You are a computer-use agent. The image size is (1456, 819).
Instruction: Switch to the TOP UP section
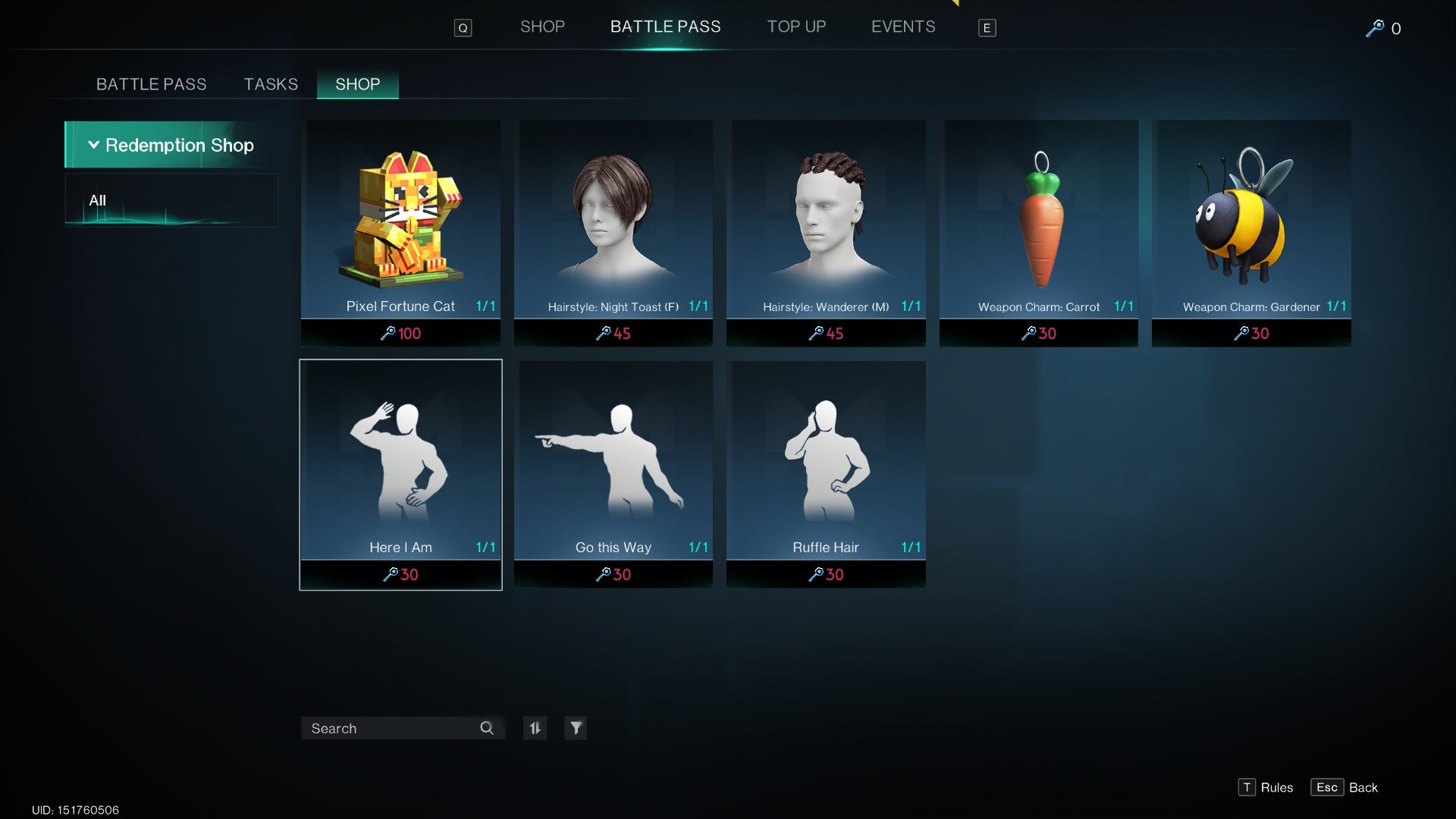(796, 27)
